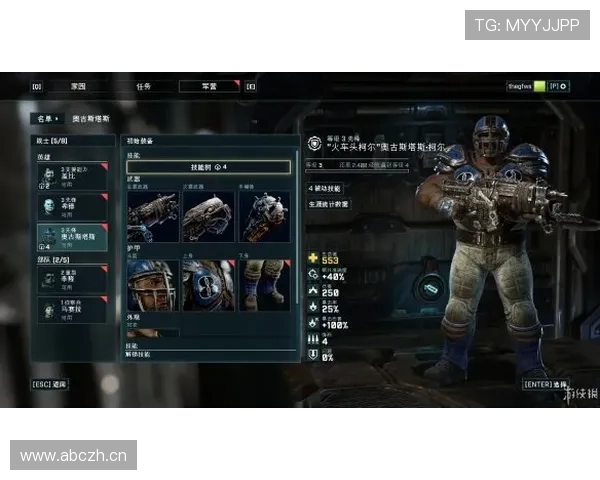Open the 任务 tab

(143, 87)
